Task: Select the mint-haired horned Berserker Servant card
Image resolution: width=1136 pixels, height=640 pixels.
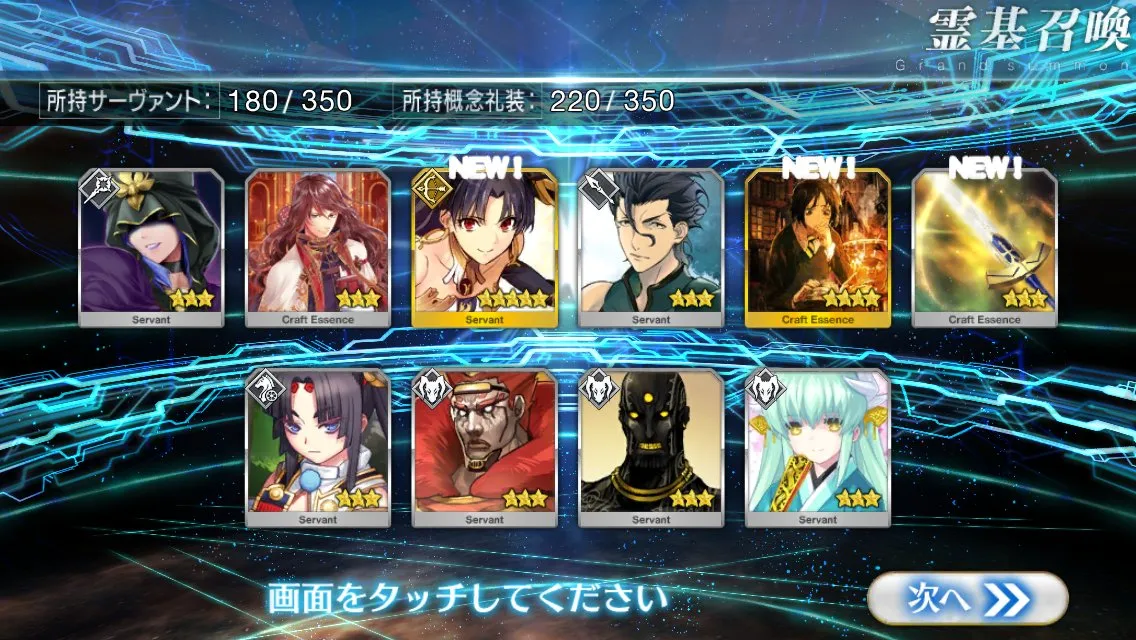Action: point(818,448)
